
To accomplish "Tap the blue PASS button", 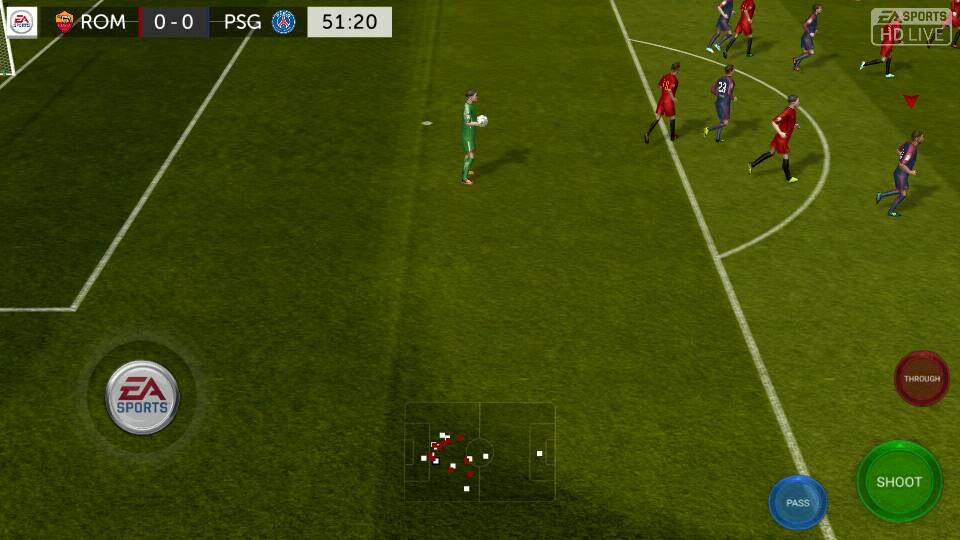I will pos(798,502).
